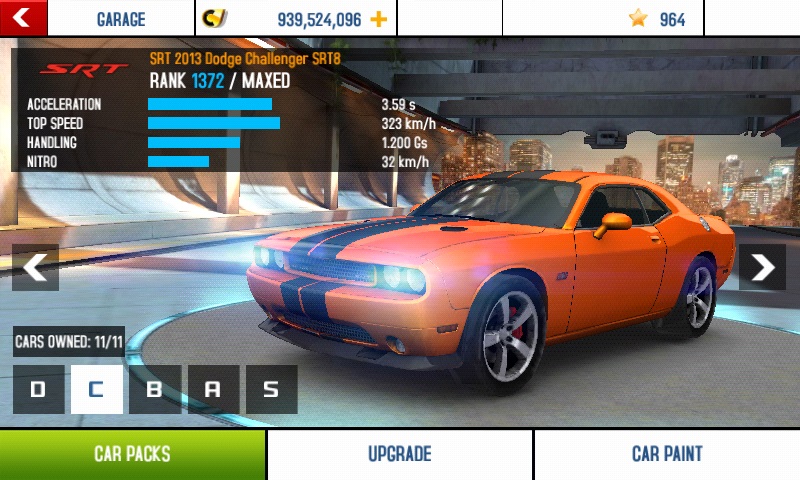Show the next car with right arrow
Viewport: 800px width, 480px height.
point(762,267)
